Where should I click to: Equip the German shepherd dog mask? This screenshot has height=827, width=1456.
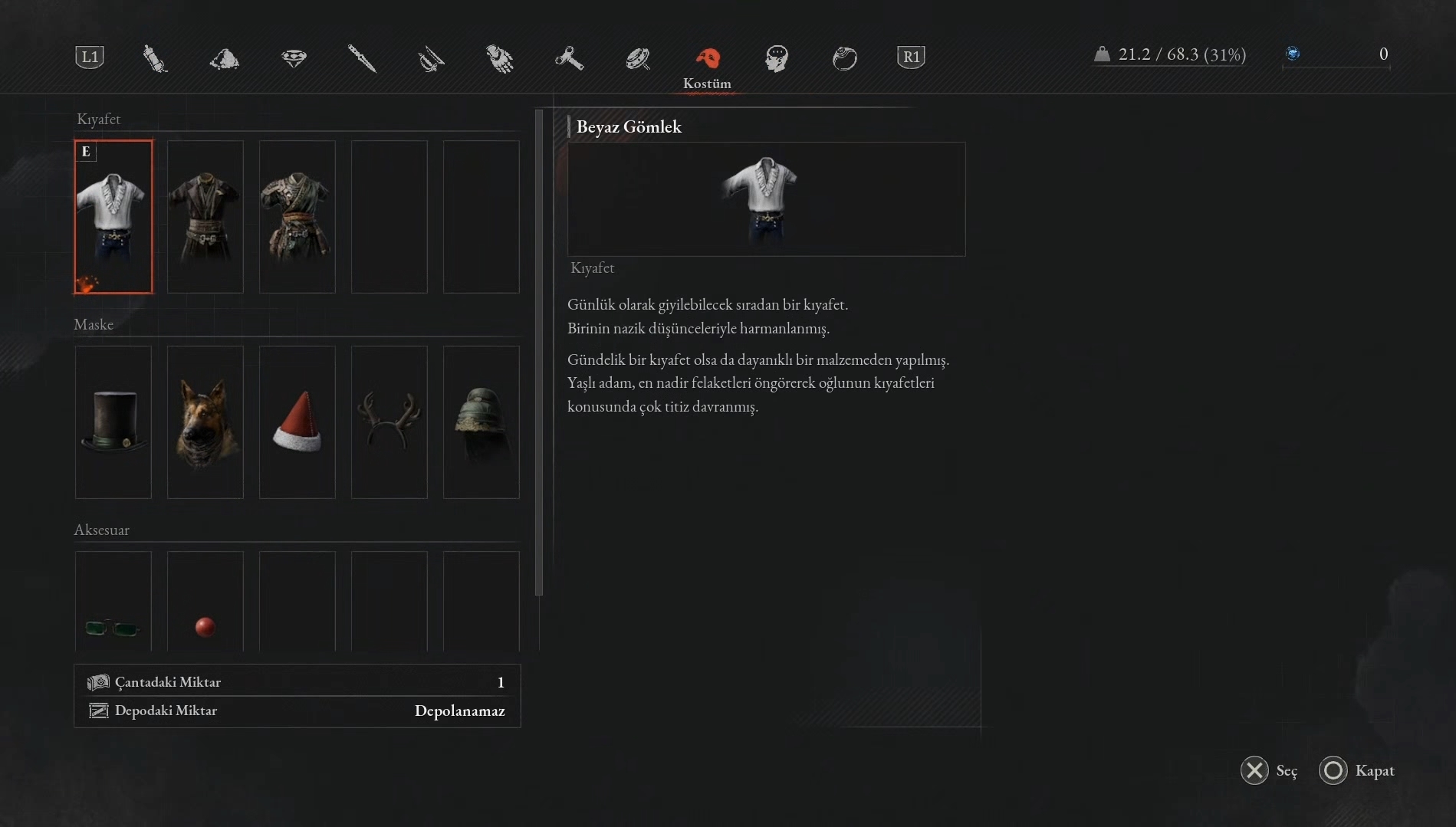pos(205,422)
